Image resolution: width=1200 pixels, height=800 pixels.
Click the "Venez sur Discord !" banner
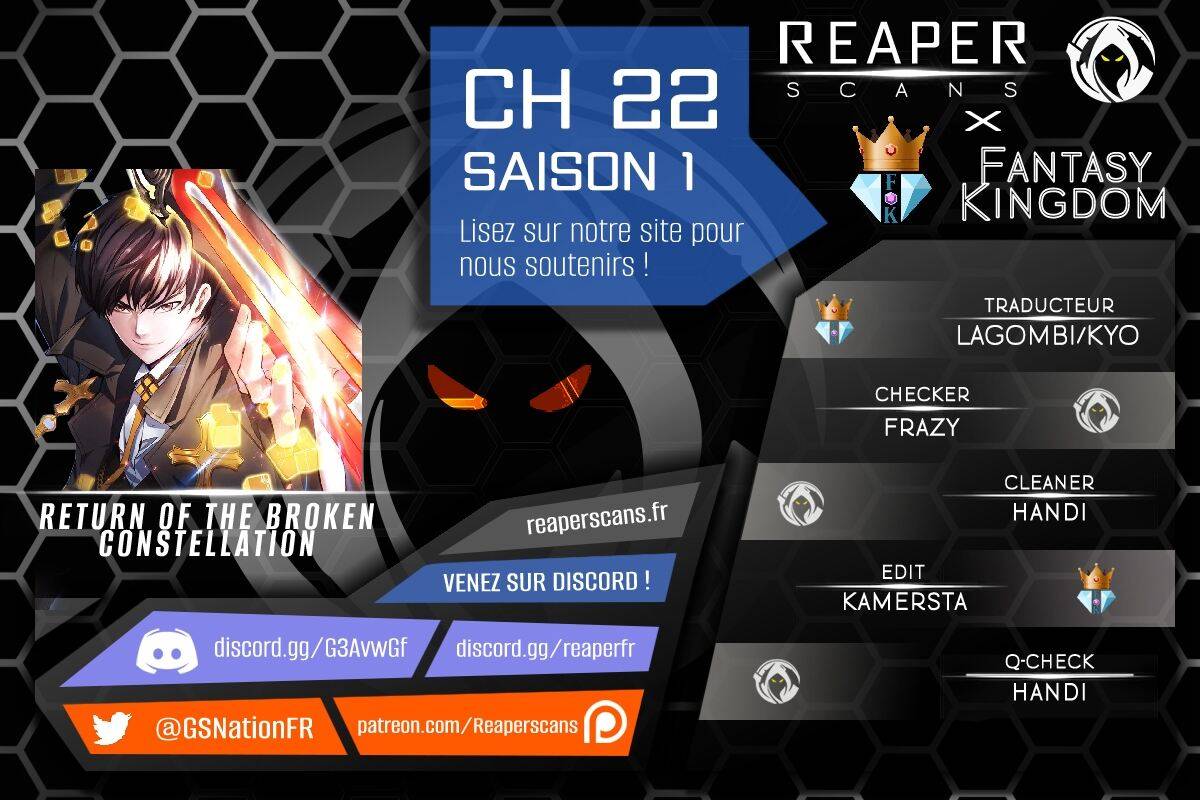546,582
